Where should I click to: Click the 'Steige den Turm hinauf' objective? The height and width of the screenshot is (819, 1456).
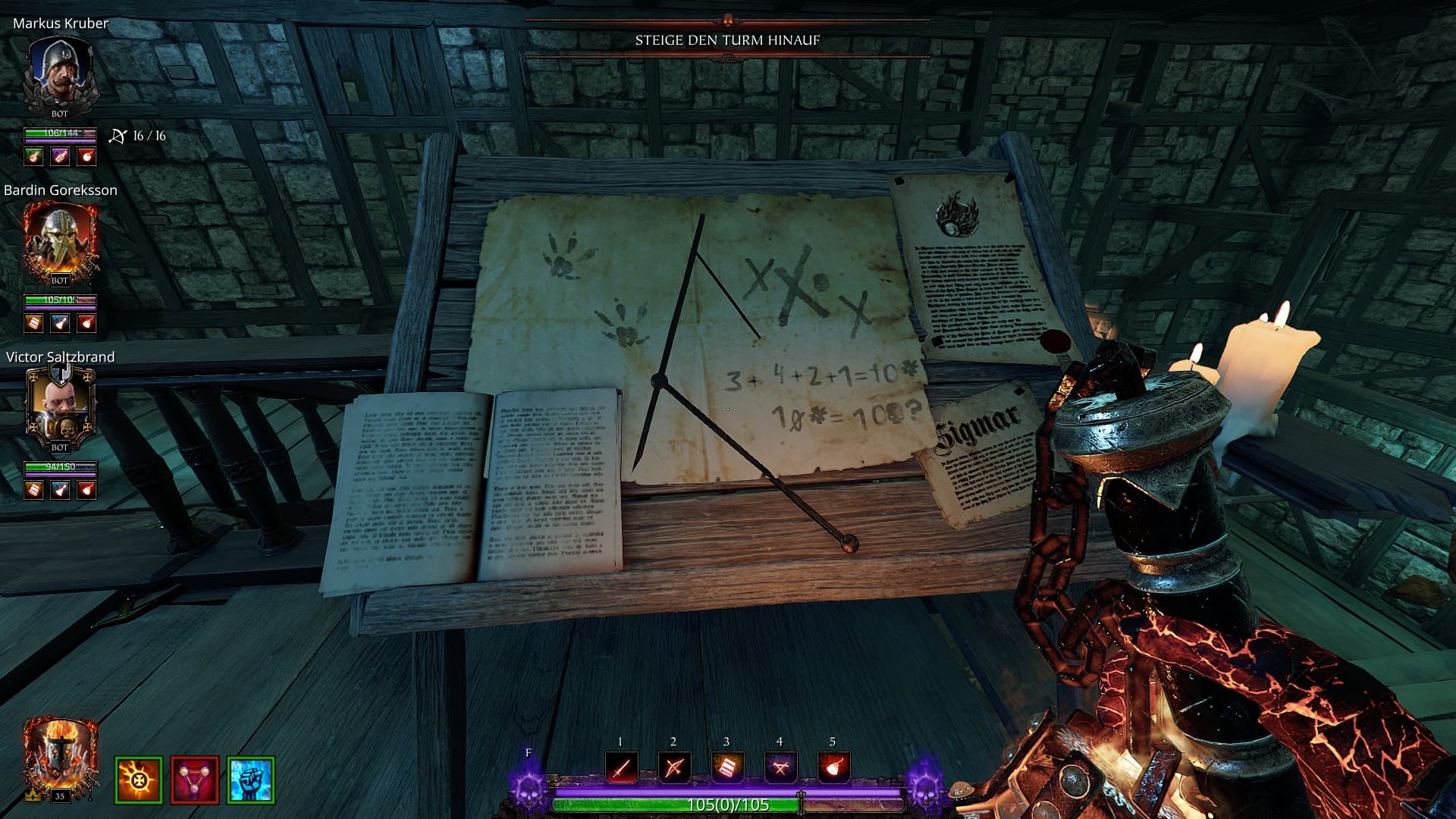(x=727, y=40)
